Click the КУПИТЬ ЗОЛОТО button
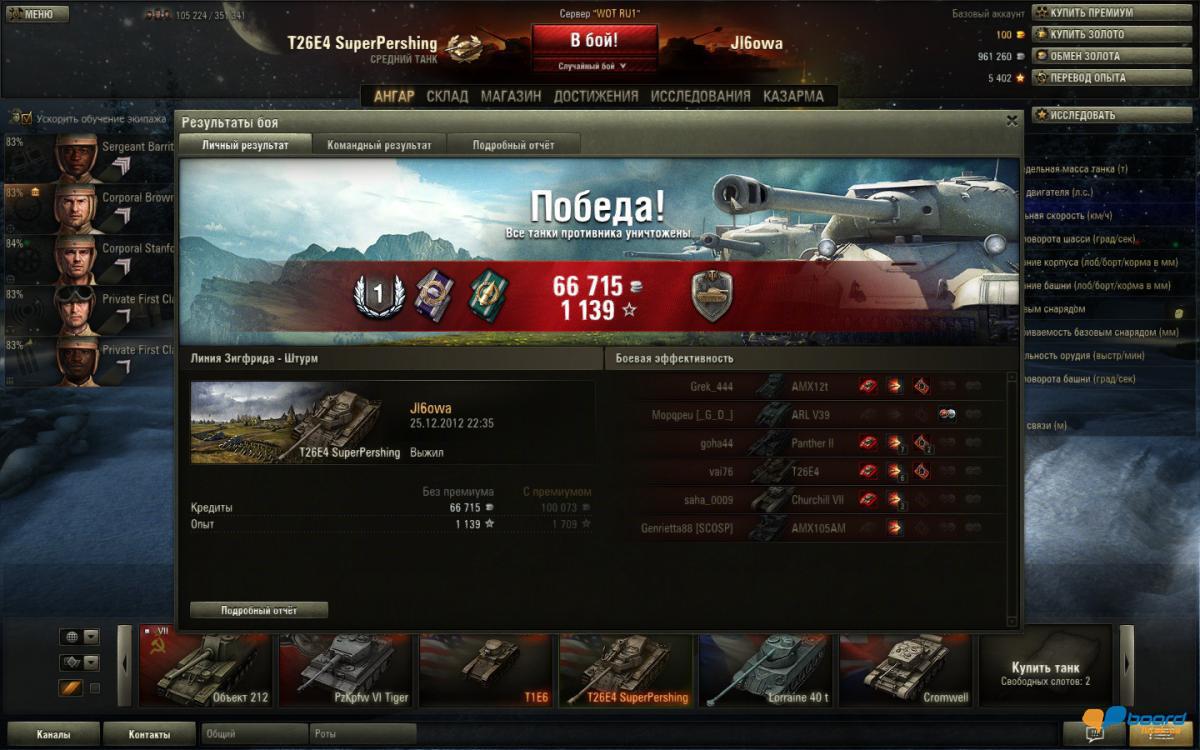 [1084, 35]
